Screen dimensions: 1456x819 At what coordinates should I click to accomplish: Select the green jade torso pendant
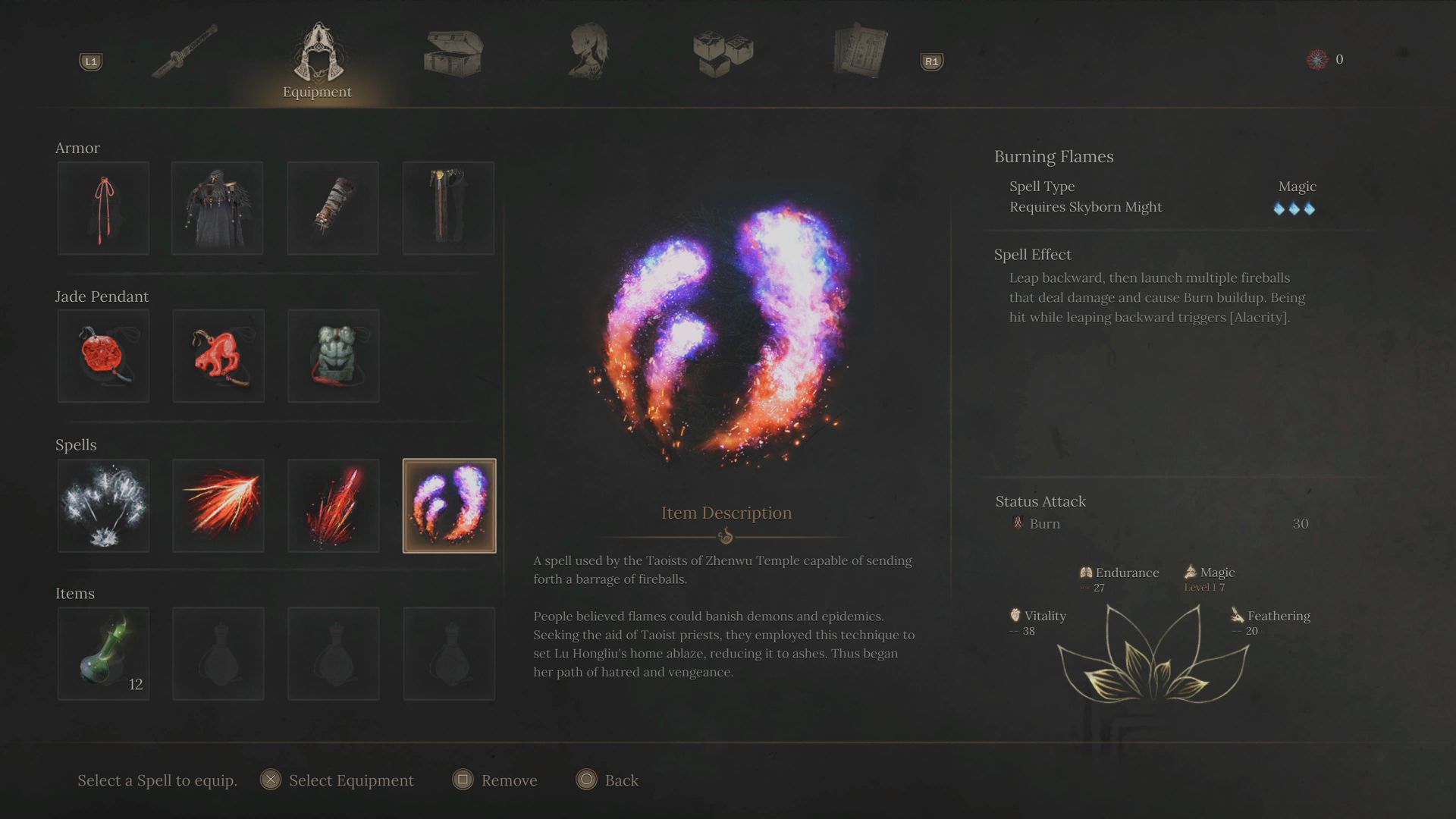[x=334, y=356]
